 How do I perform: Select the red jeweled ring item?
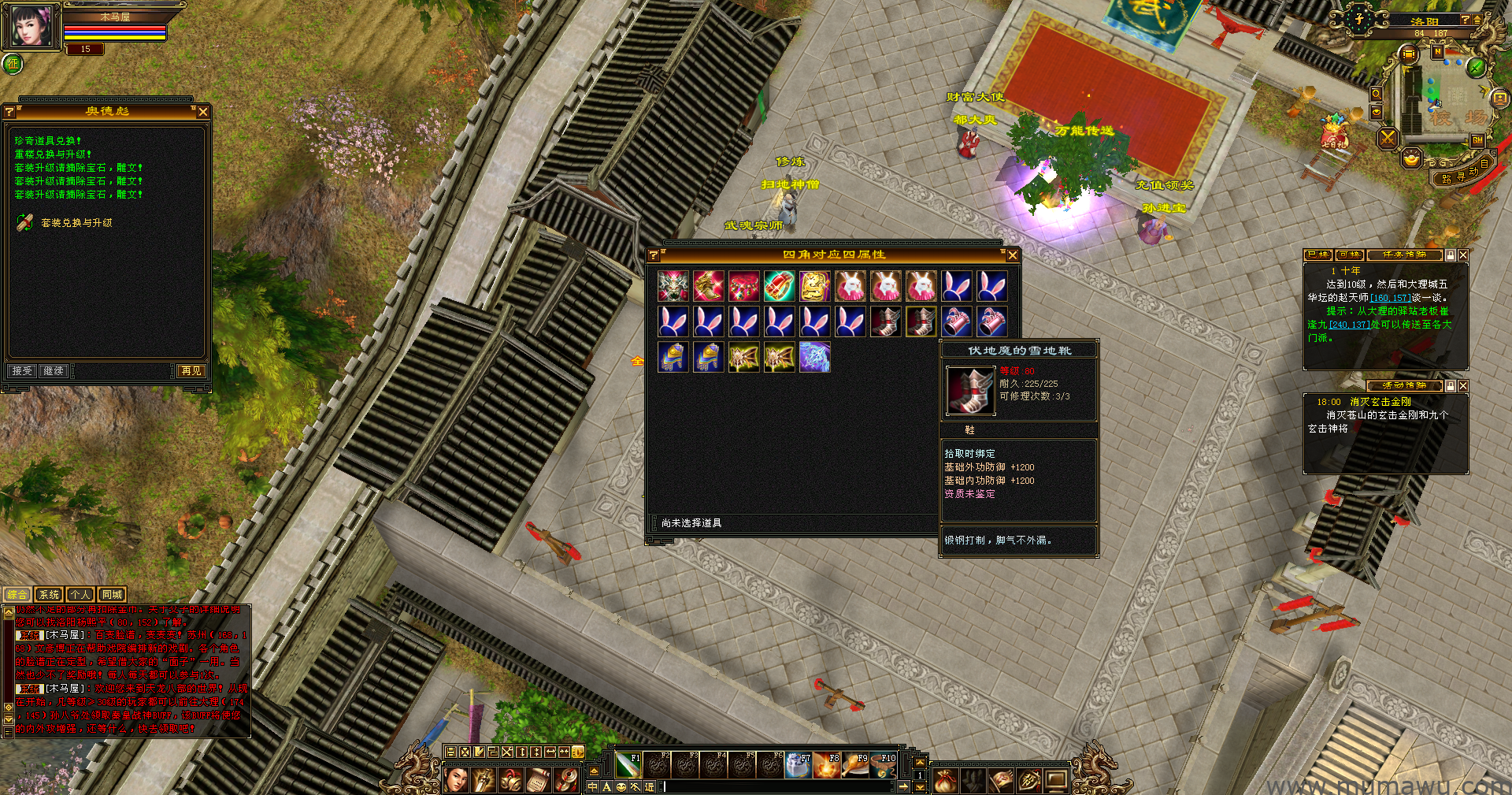(x=779, y=286)
